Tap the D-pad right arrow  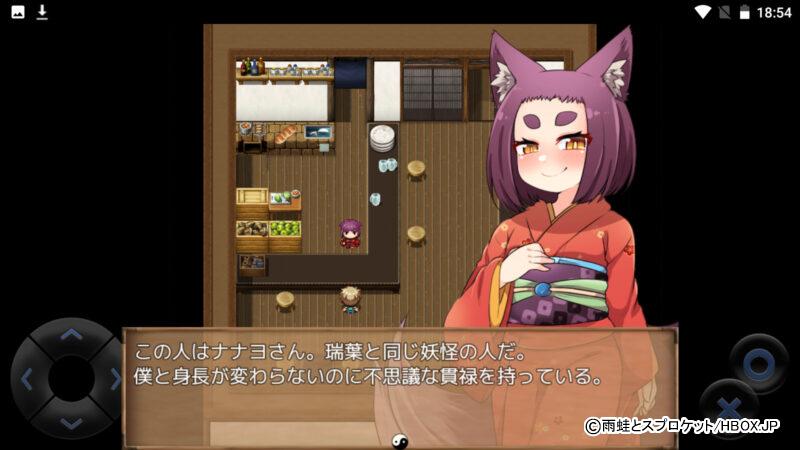(x=114, y=379)
